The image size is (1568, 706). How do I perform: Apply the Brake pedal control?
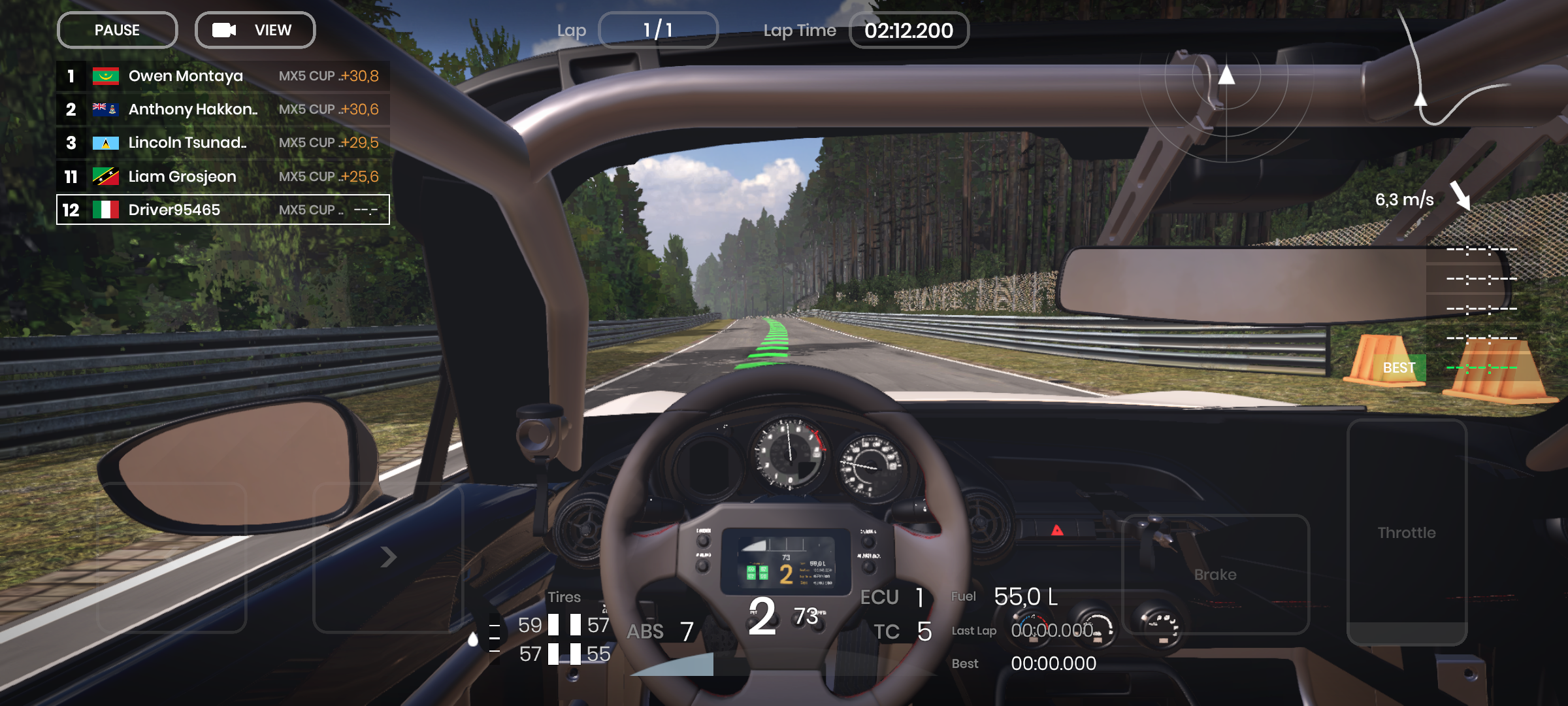click(1215, 574)
